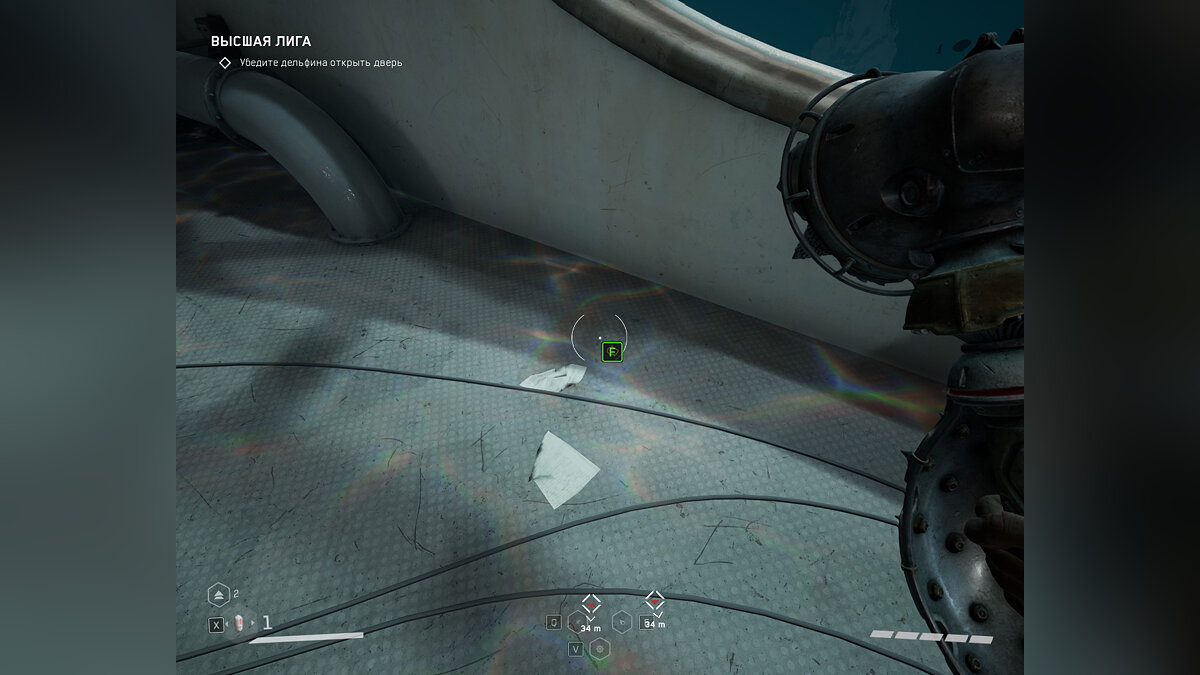Select the "Высшая лига" quest tracker title
1200x675 pixels.
click(x=260, y=42)
